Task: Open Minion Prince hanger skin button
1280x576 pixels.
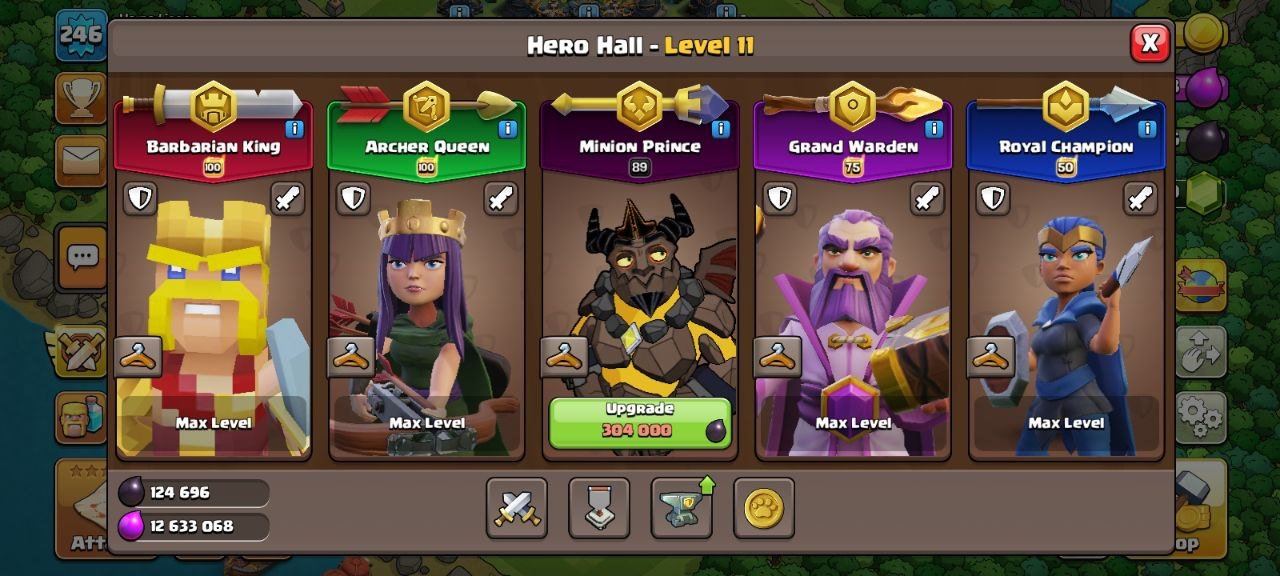Action: 564,357
